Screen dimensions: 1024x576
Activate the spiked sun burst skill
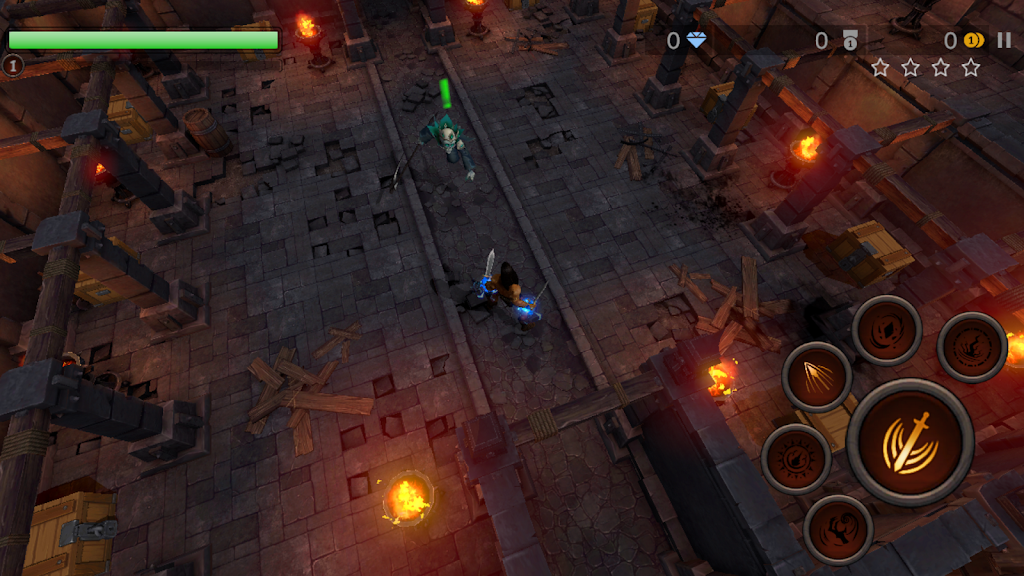point(796,459)
